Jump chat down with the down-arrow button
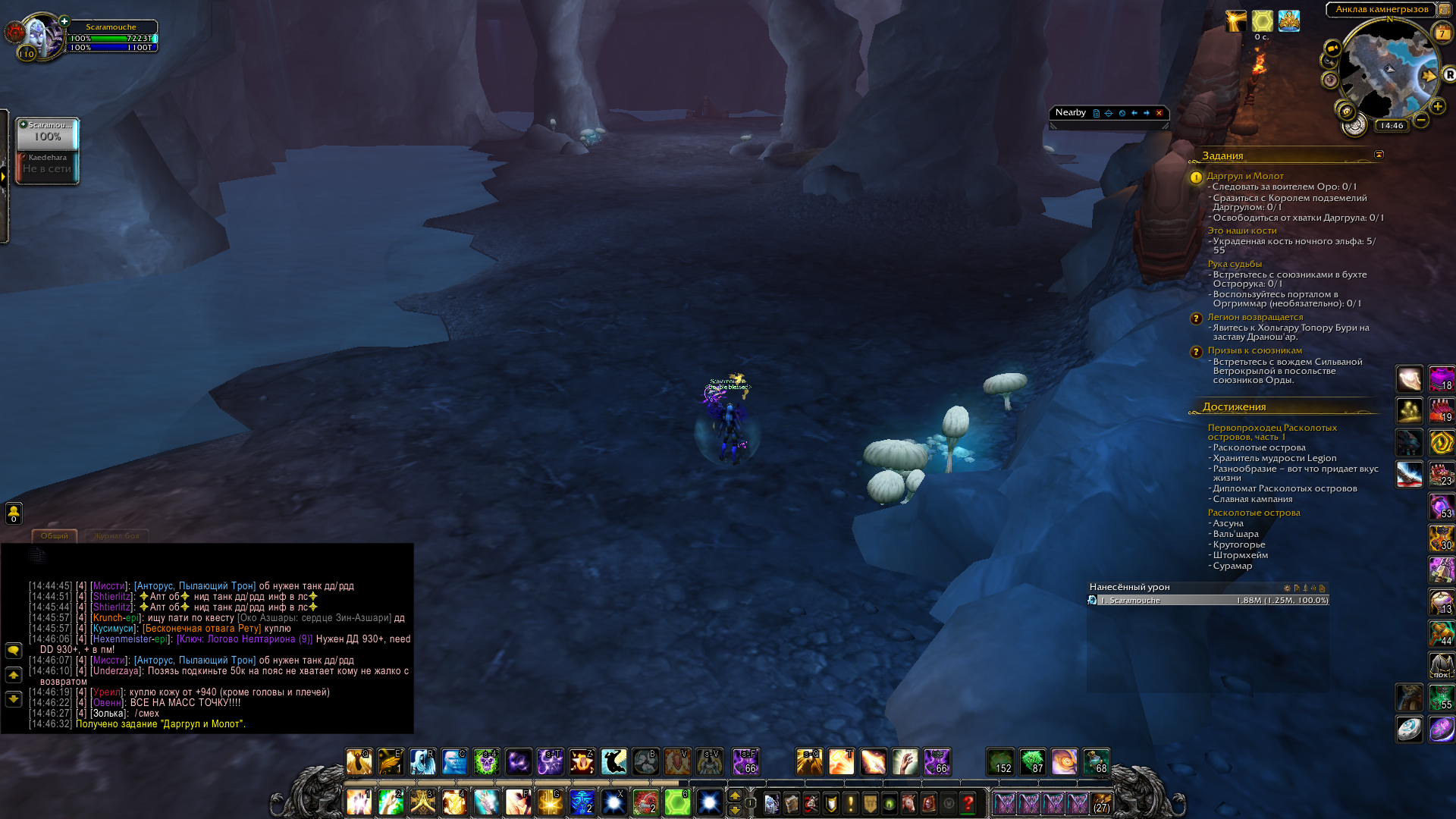This screenshot has height=819, width=1456. (x=14, y=698)
